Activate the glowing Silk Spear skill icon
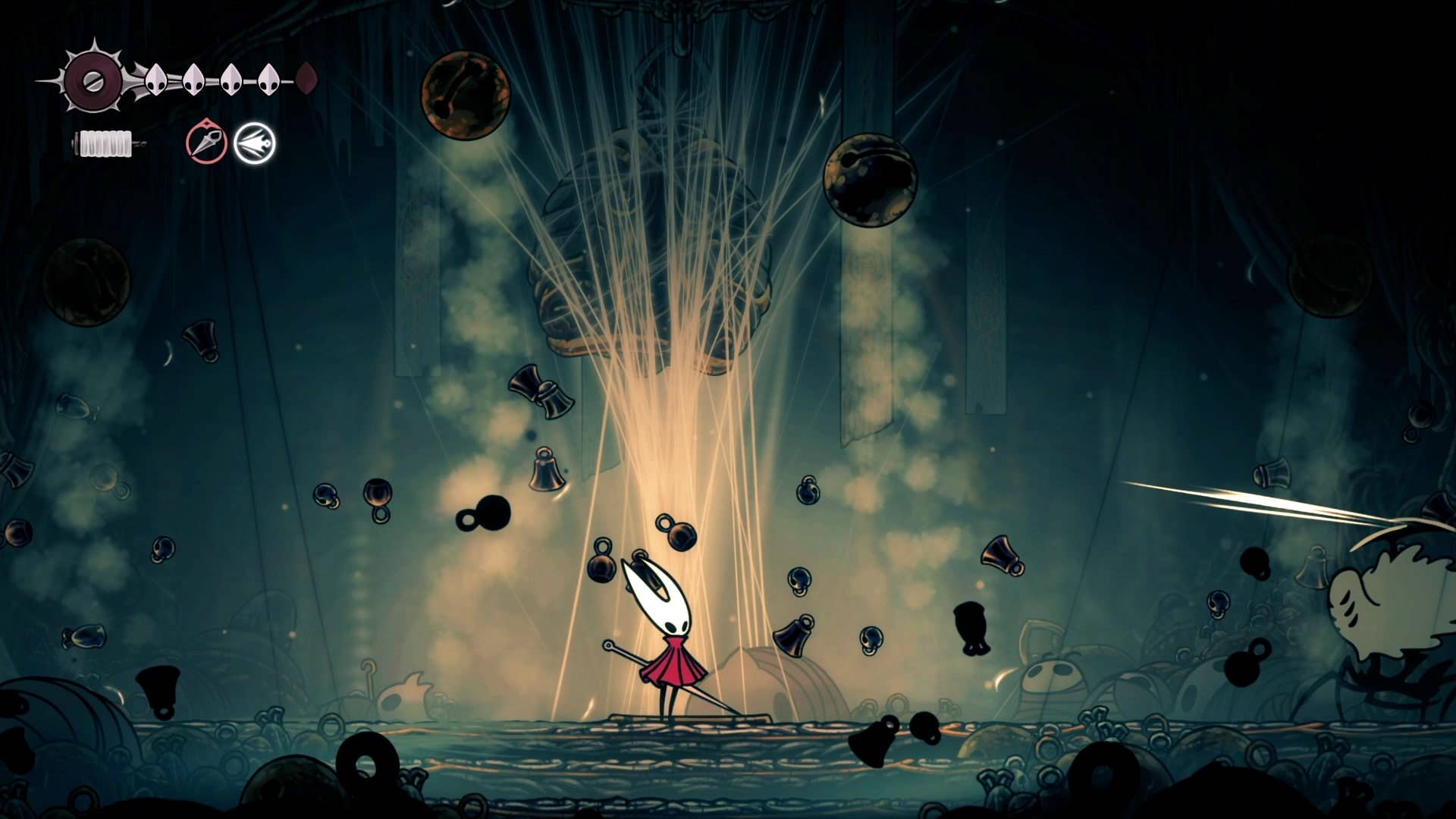The width and height of the screenshot is (1456, 819). 256,143
